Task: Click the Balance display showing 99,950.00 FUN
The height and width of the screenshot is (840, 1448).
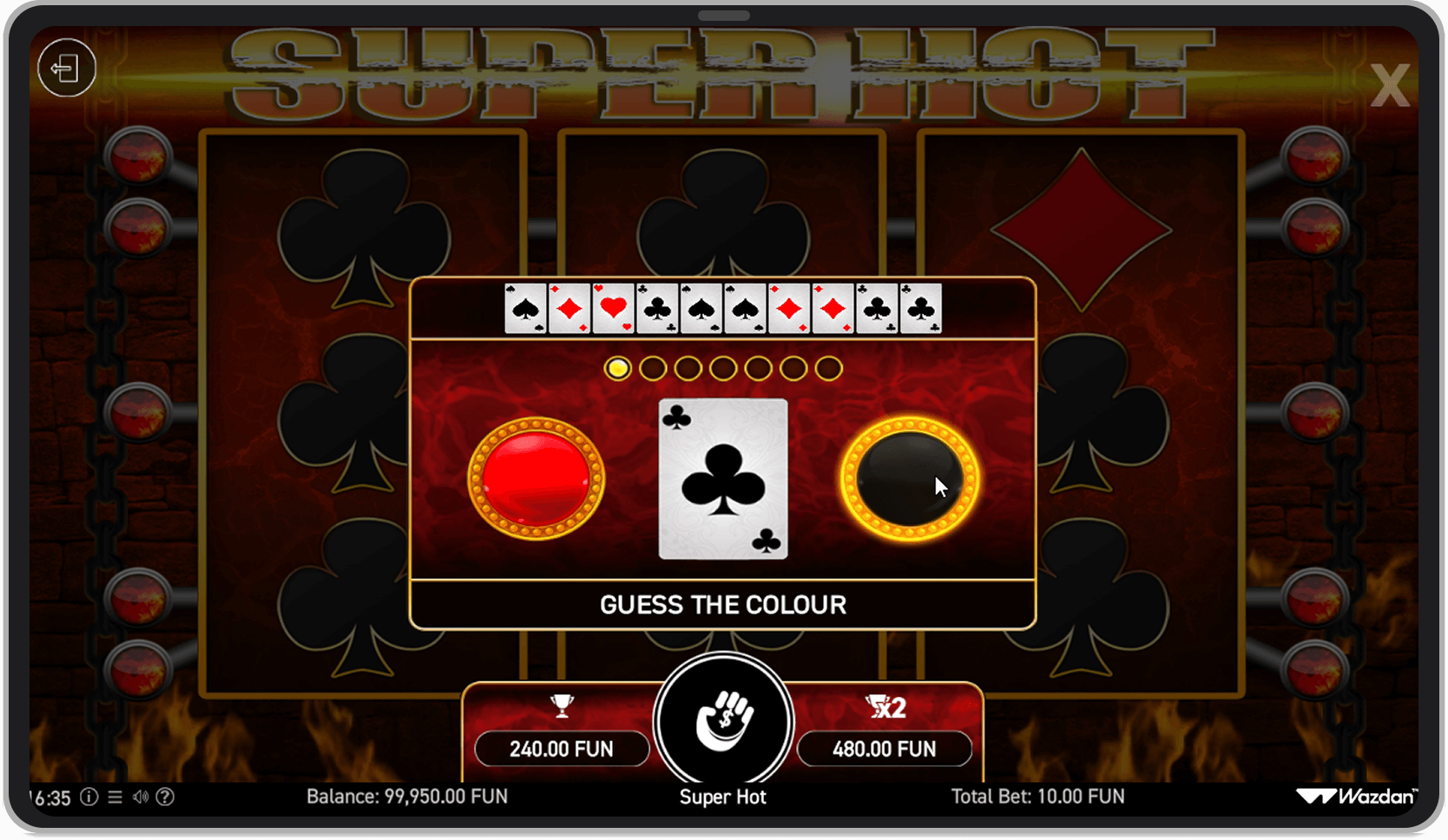Action: pos(408,796)
